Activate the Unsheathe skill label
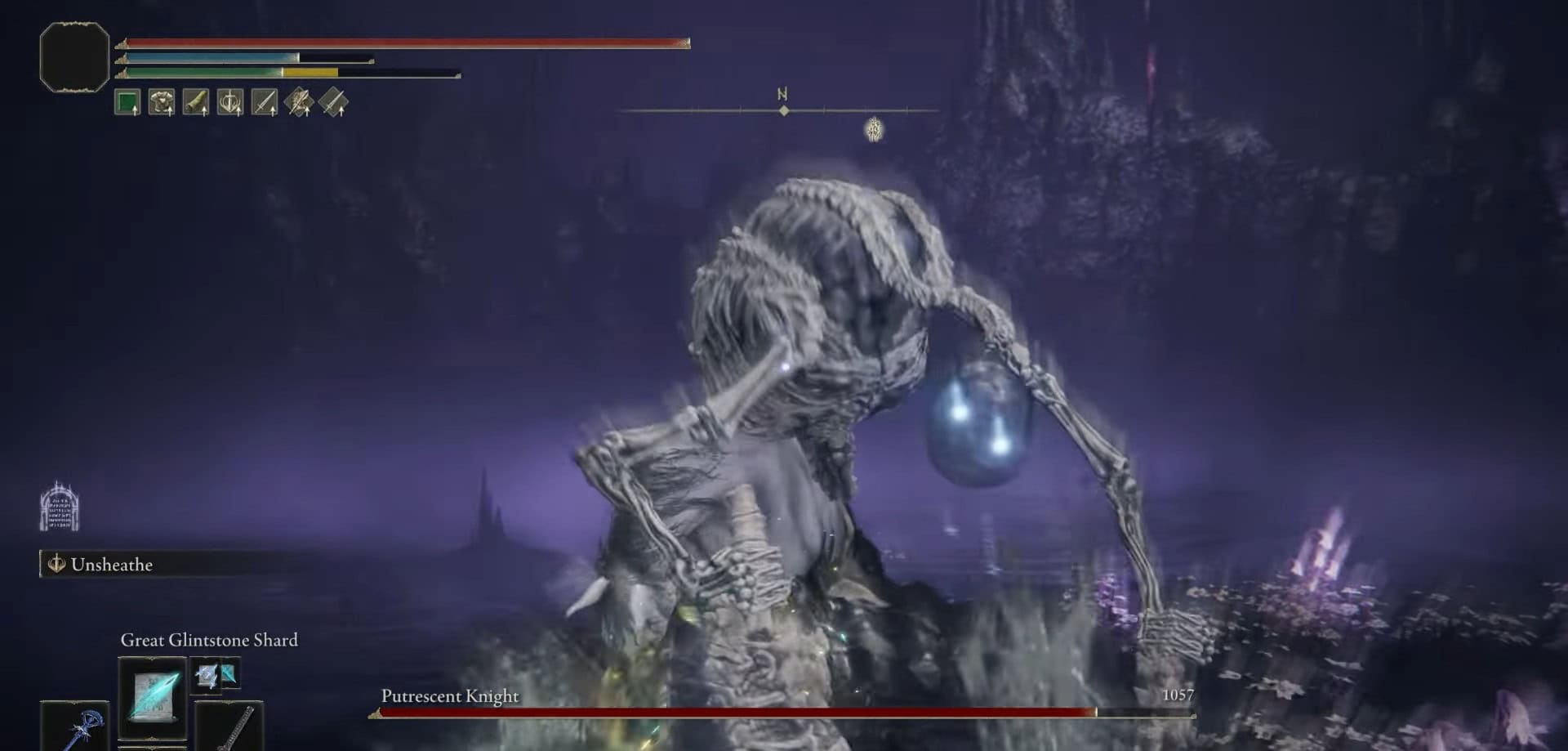 [111, 565]
